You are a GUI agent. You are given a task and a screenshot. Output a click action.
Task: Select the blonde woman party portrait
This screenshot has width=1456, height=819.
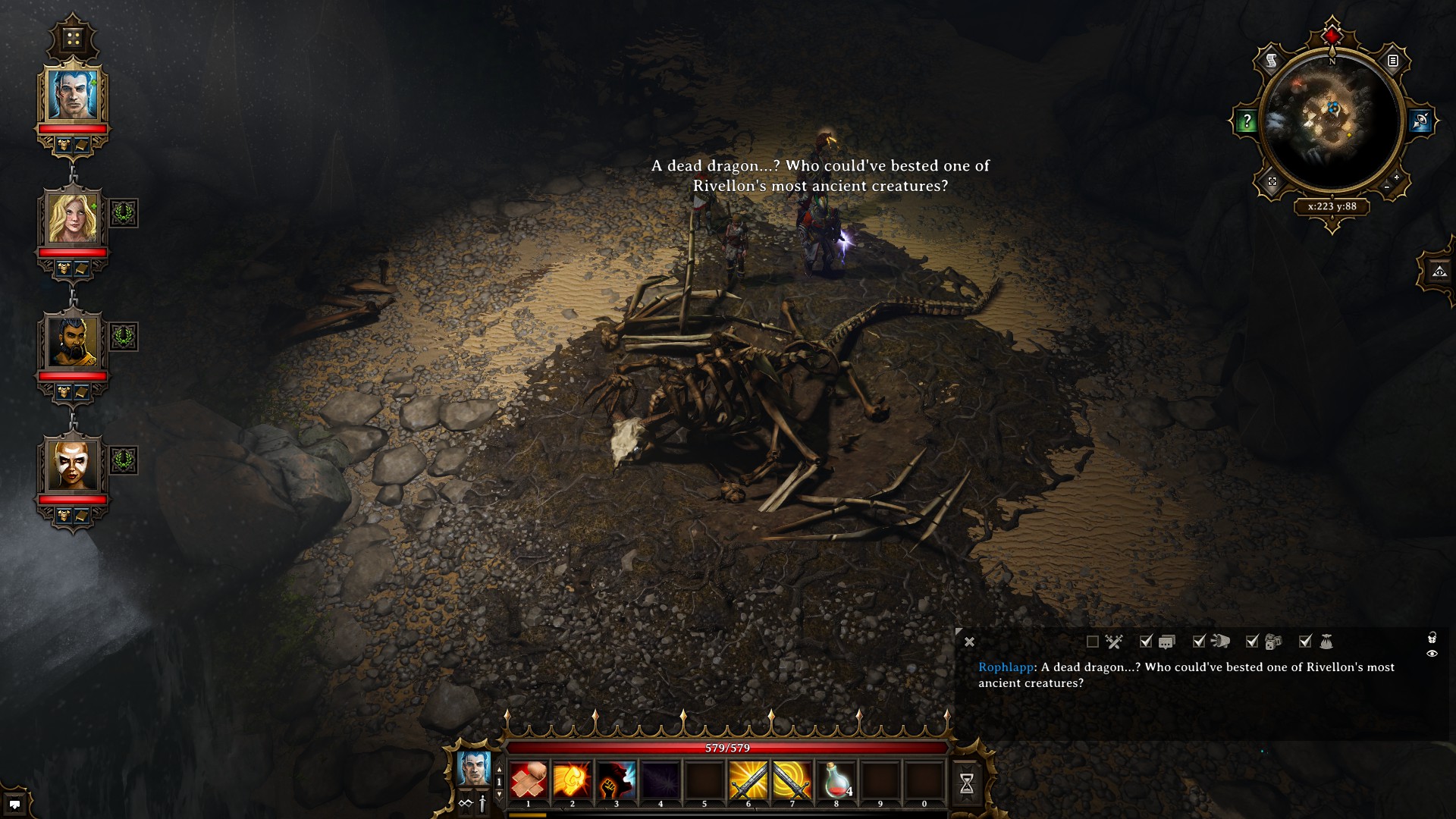click(x=73, y=218)
